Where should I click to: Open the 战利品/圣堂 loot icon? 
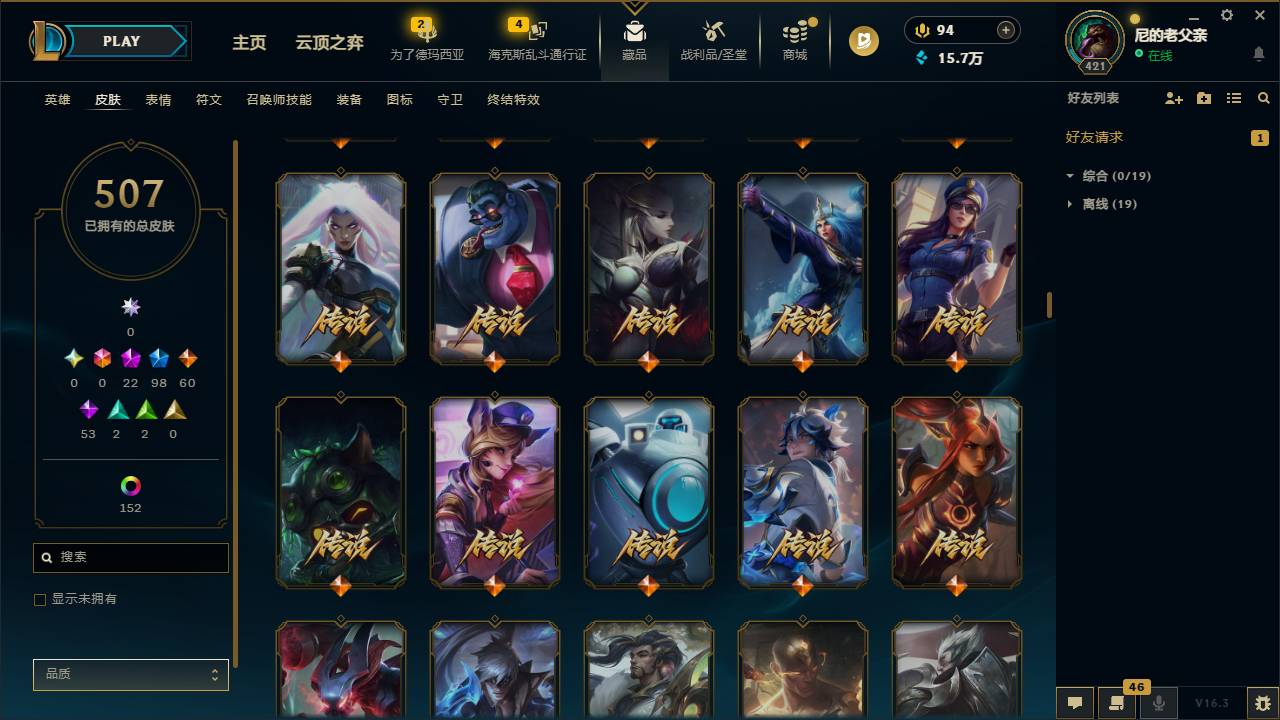pos(713,40)
